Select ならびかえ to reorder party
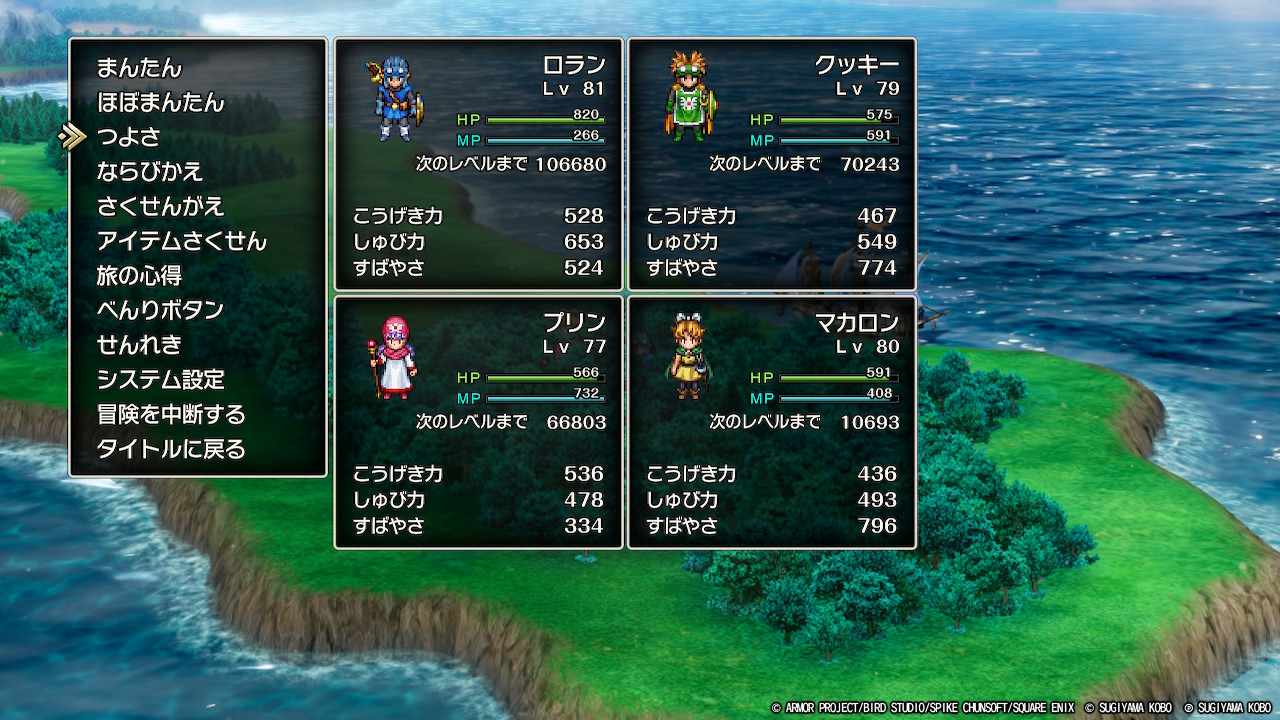1280x720 pixels. pos(150,172)
